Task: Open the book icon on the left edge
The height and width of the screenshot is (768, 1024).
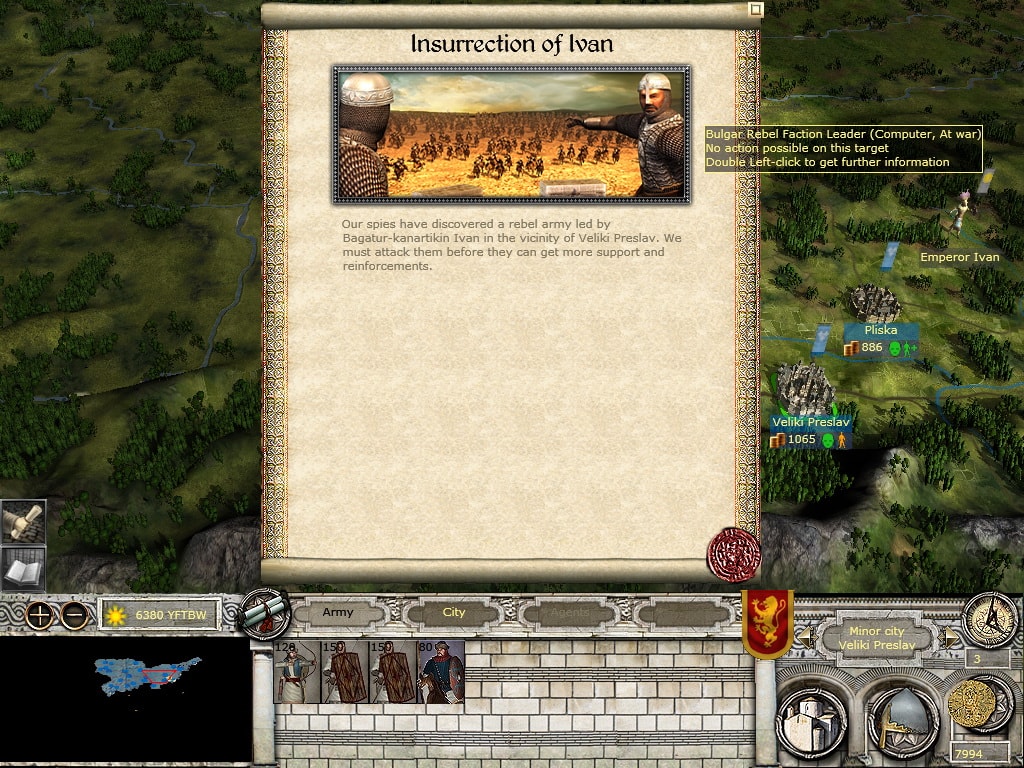Action: click(x=23, y=570)
